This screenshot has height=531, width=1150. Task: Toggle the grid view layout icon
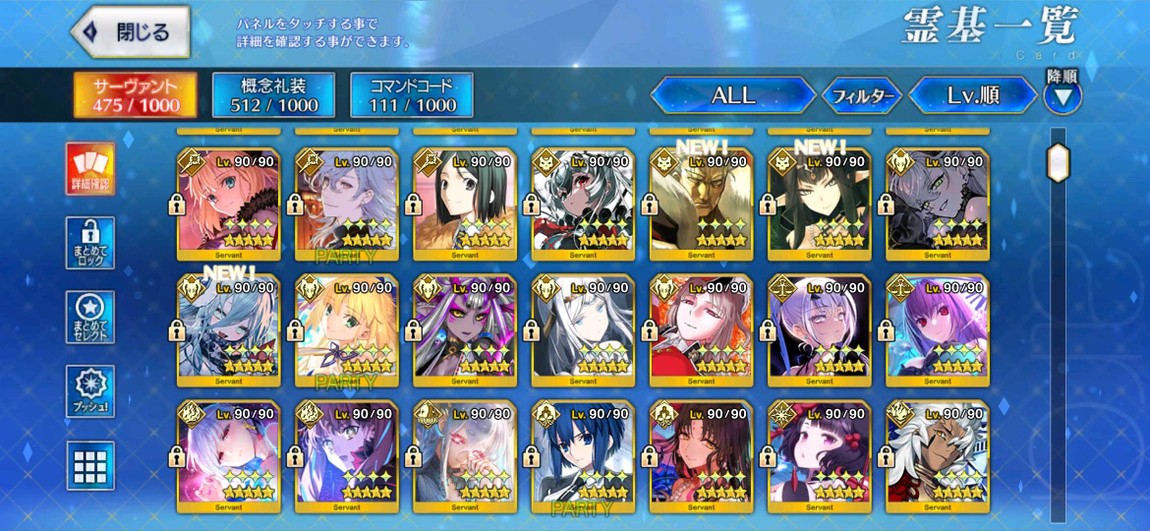click(90, 465)
